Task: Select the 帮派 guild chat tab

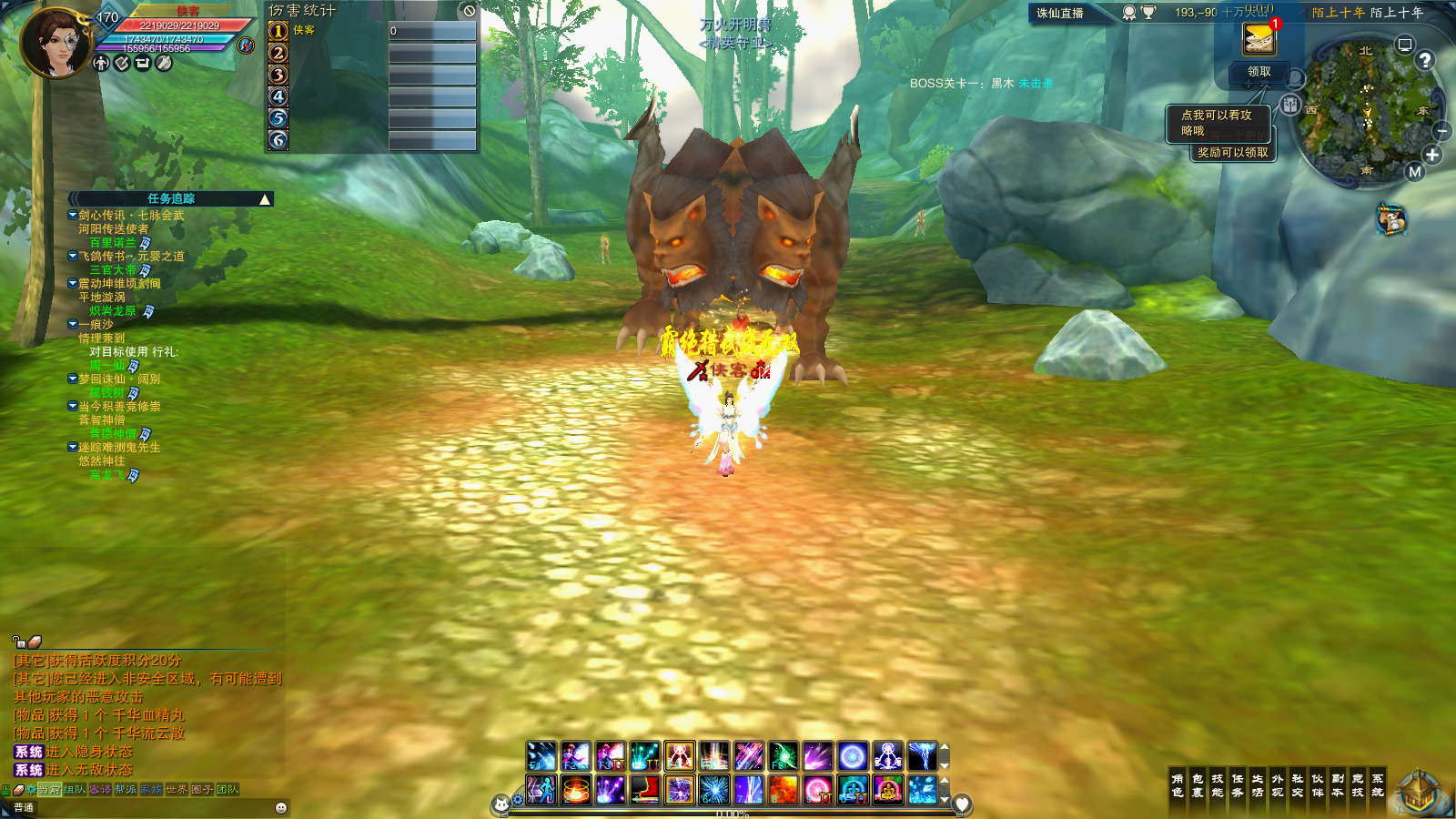Action: pyautogui.click(x=126, y=790)
